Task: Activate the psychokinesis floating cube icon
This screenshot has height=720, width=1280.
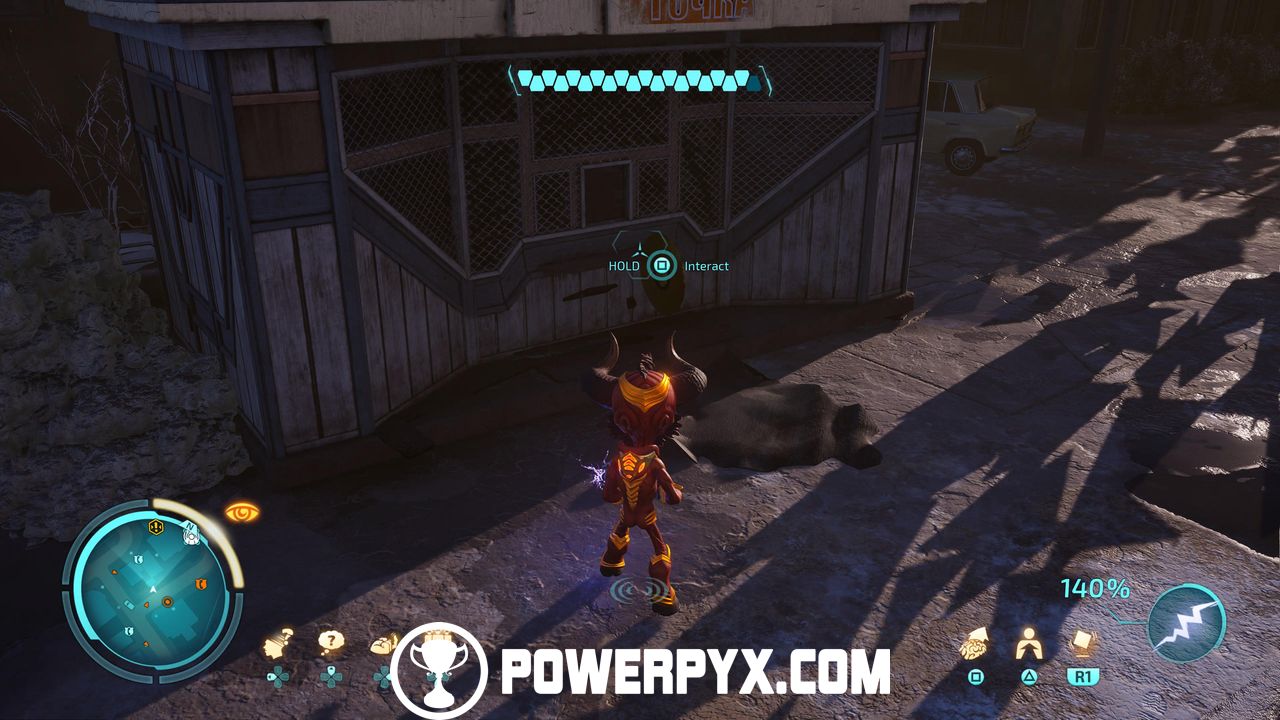Action: [x=1081, y=642]
